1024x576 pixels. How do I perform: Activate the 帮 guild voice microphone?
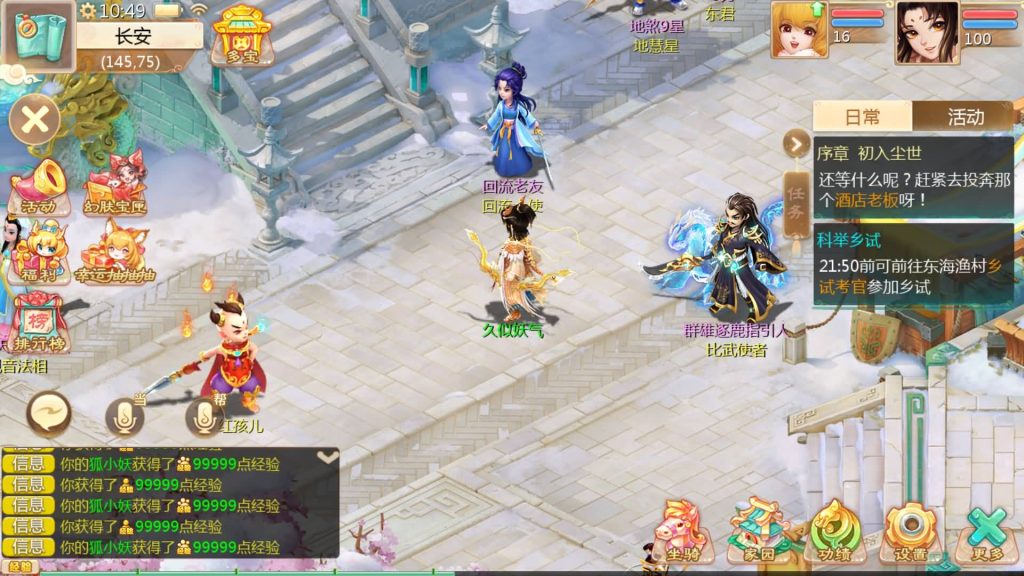[204, 417]
